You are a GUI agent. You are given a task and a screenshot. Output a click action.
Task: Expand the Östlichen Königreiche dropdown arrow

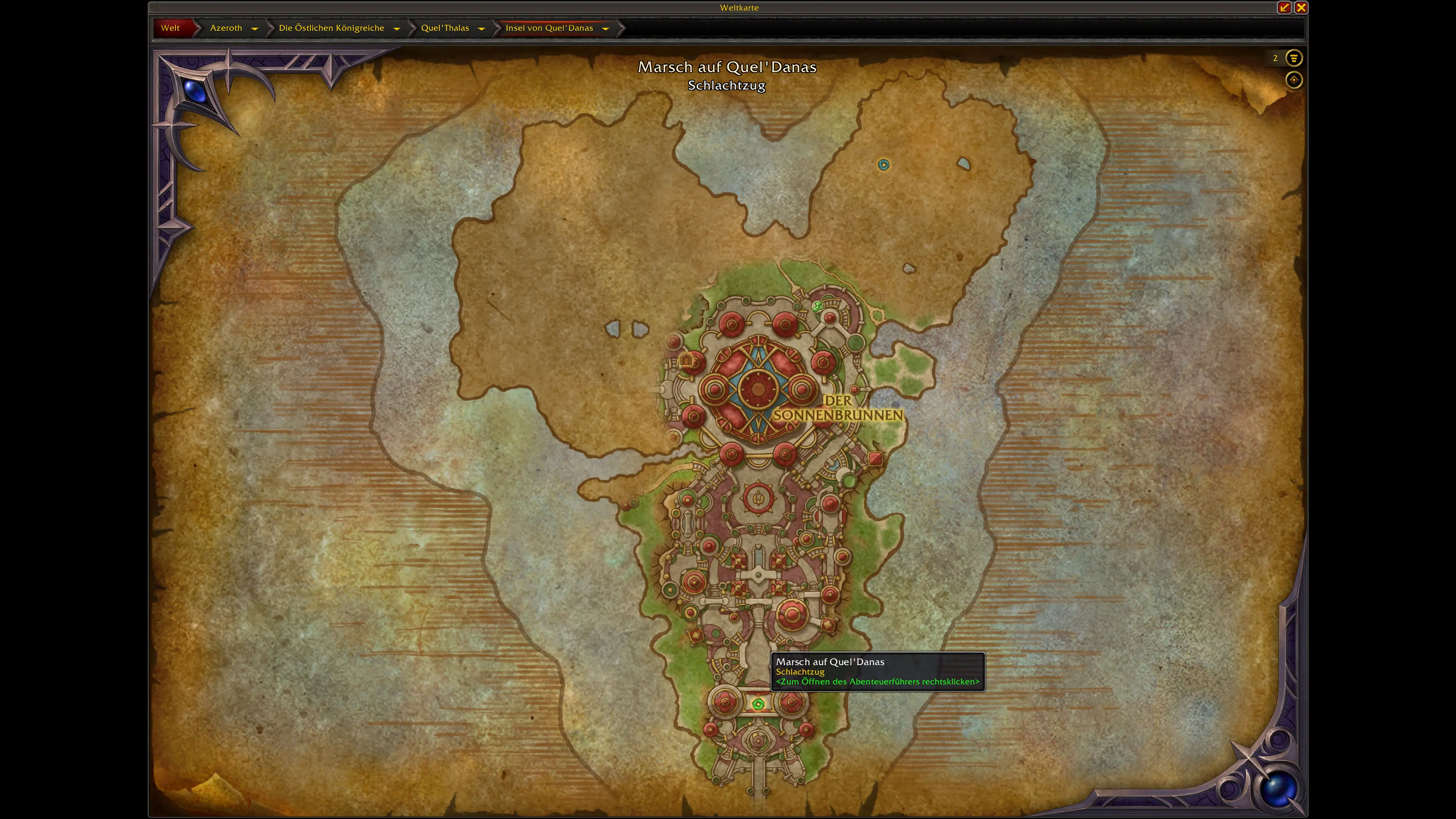pos(397,28)
